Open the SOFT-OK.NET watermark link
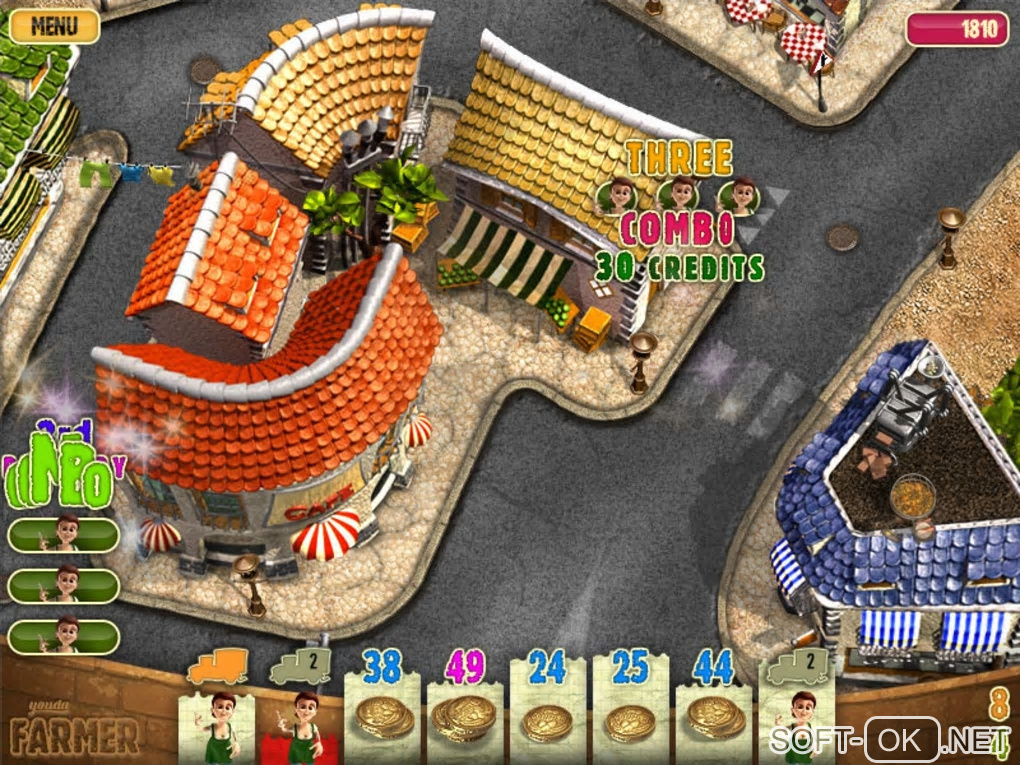Image resolution: width=1020 pixels, height=765 pixels. pos(889,741)
